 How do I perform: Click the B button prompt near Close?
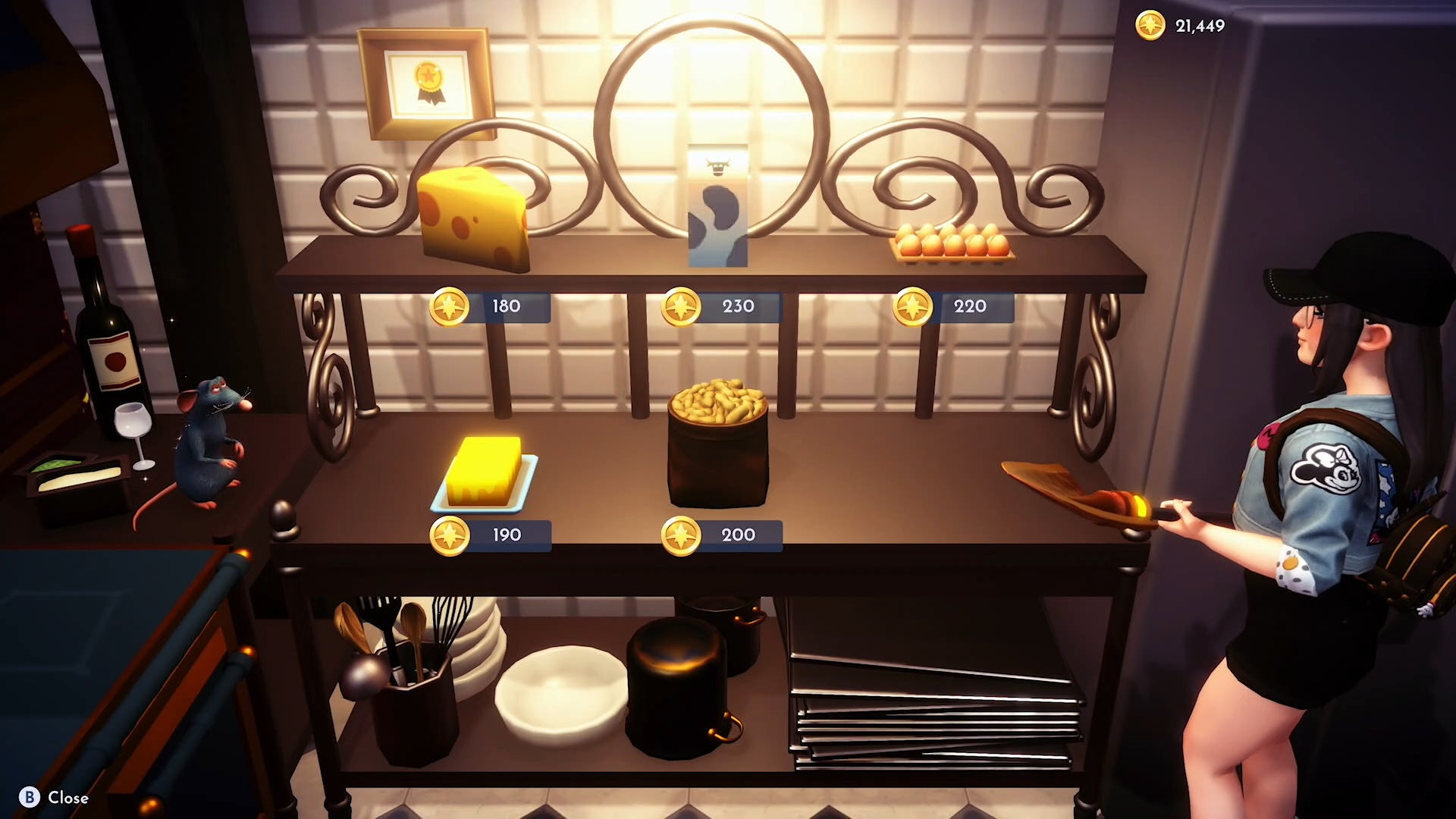click(30, 798)
